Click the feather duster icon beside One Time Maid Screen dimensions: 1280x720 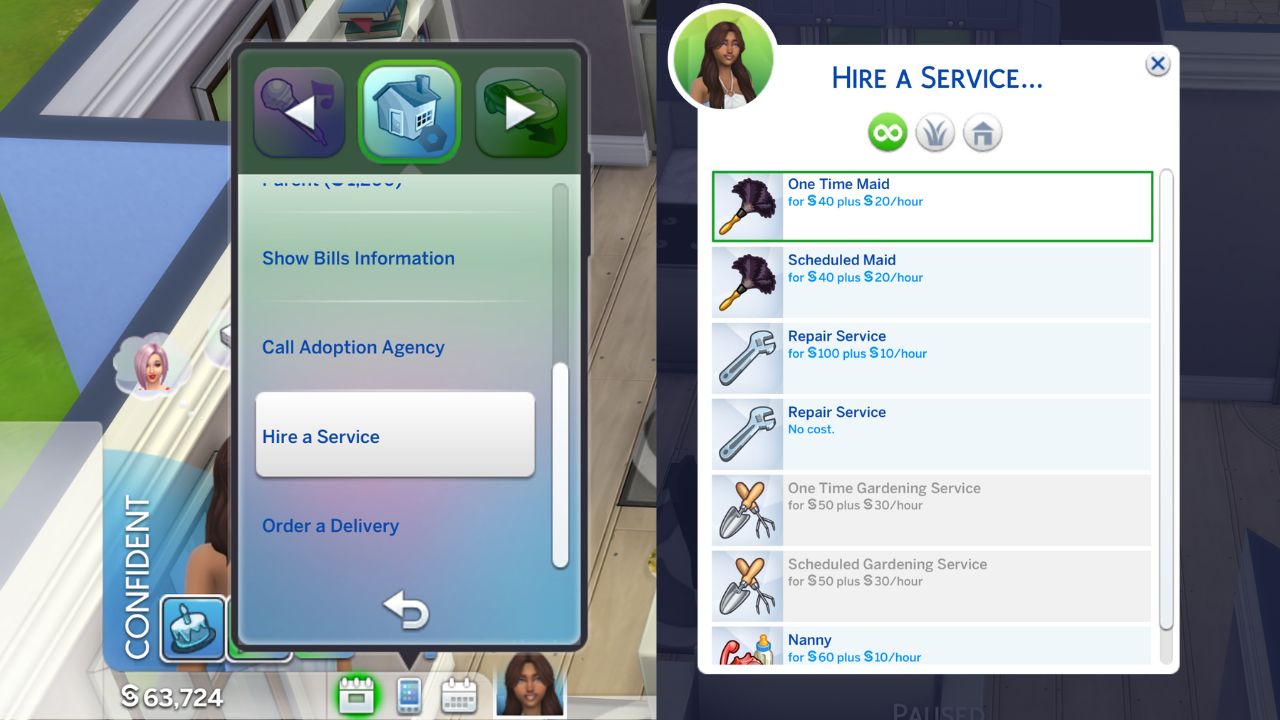(746, 206)
